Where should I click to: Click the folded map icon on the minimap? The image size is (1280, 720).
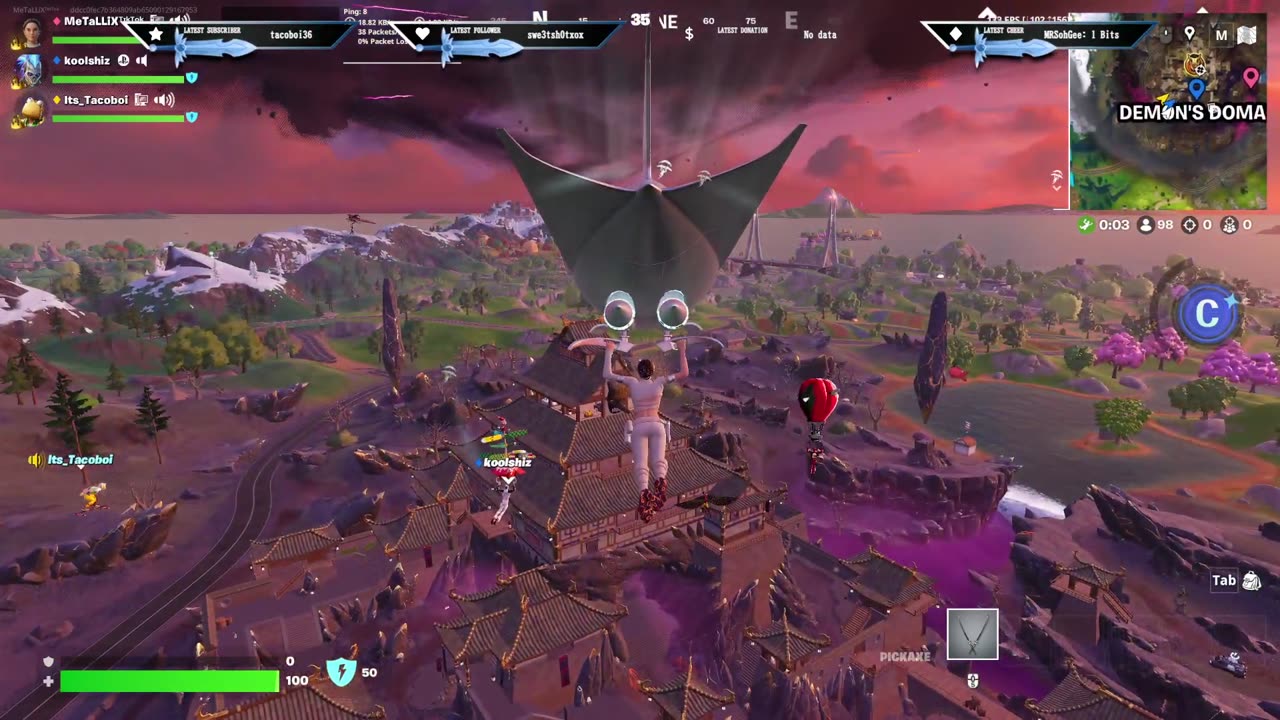(1246, 35)
